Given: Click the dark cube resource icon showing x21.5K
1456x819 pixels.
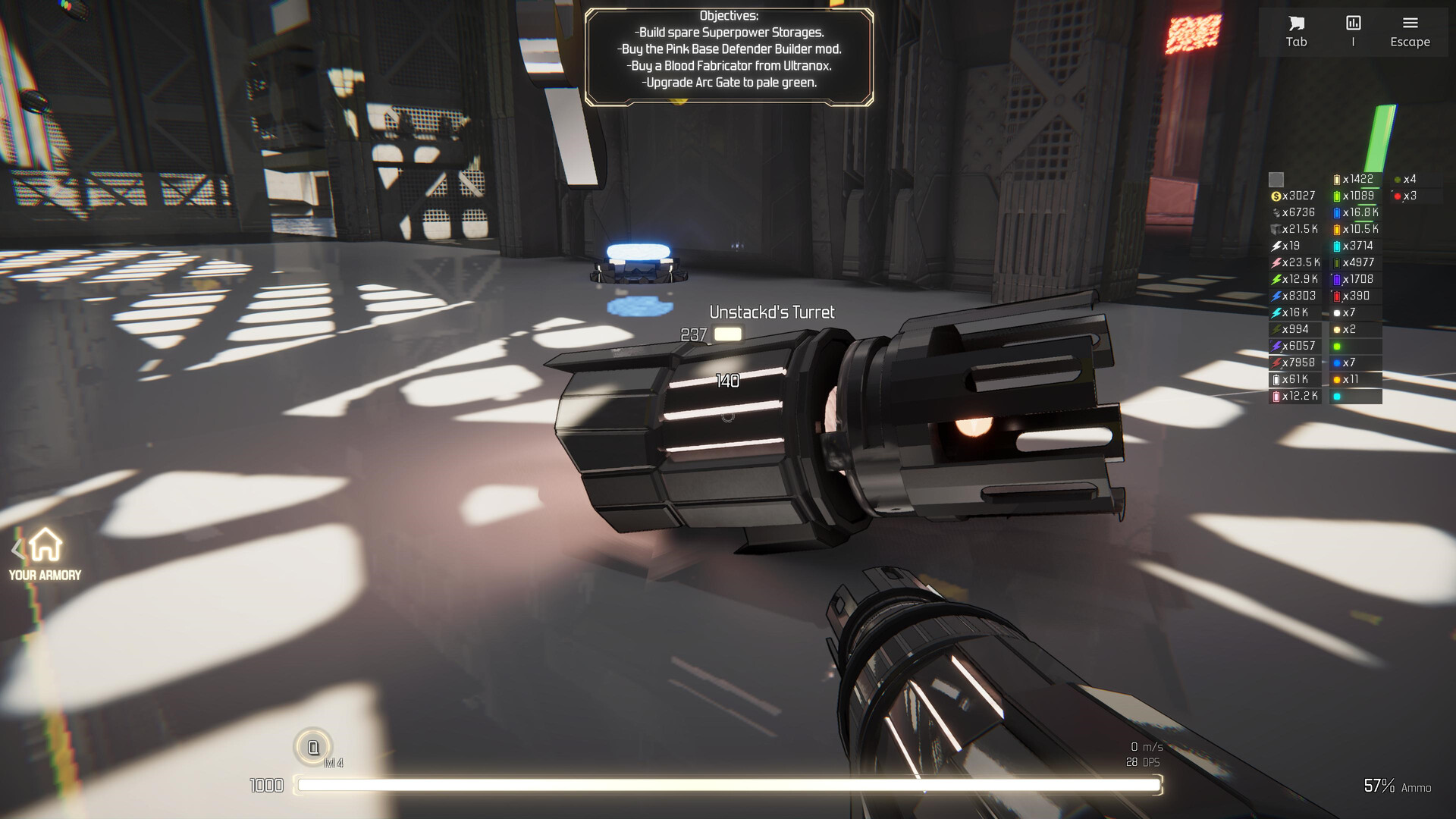Looking at the screenshot, I should [x=1276, y=228].
